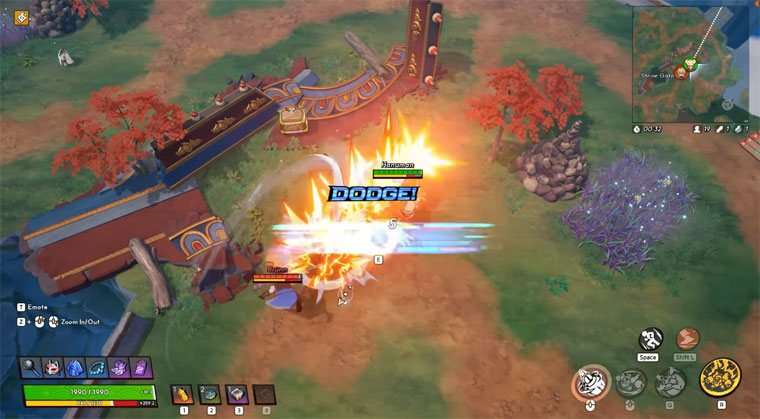Use the purple box item in slot 3
The width and height of the screenshot is (760, 419).
pos(237,394)
